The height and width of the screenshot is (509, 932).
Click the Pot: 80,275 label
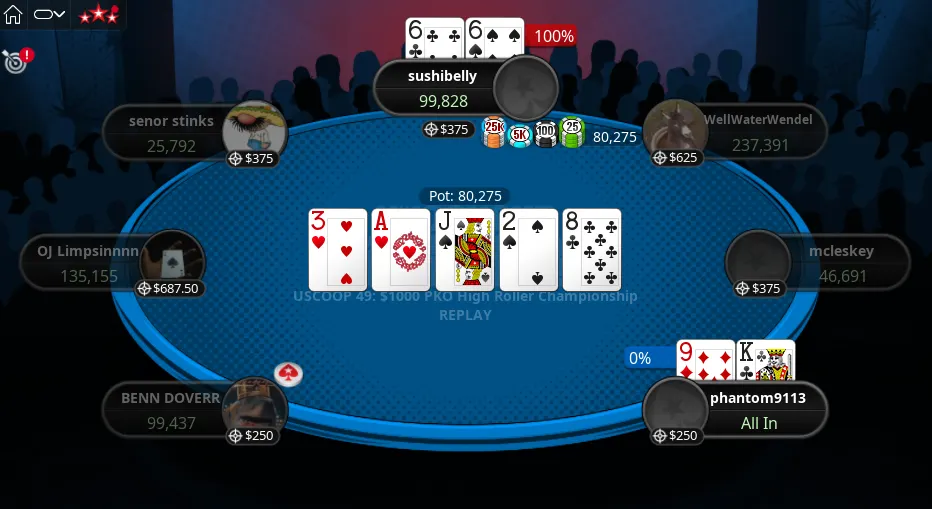coord(465,196)
